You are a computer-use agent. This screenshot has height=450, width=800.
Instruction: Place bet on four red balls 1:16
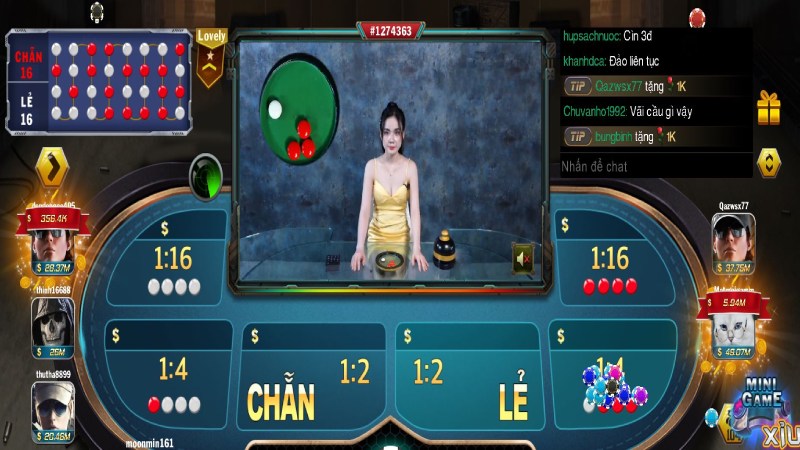click(609, 267)
